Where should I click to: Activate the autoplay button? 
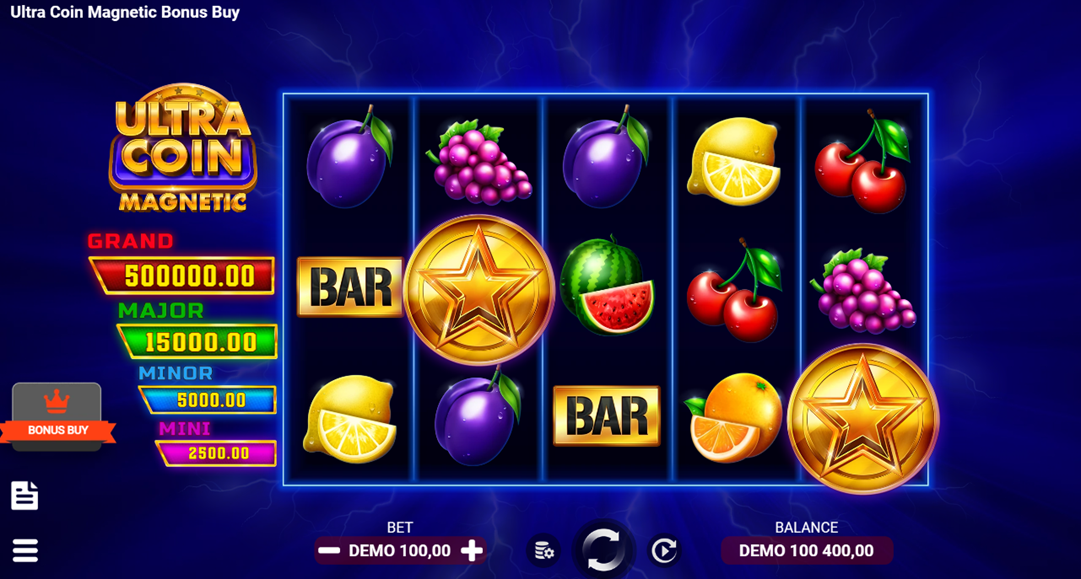[x=664, y=550]
